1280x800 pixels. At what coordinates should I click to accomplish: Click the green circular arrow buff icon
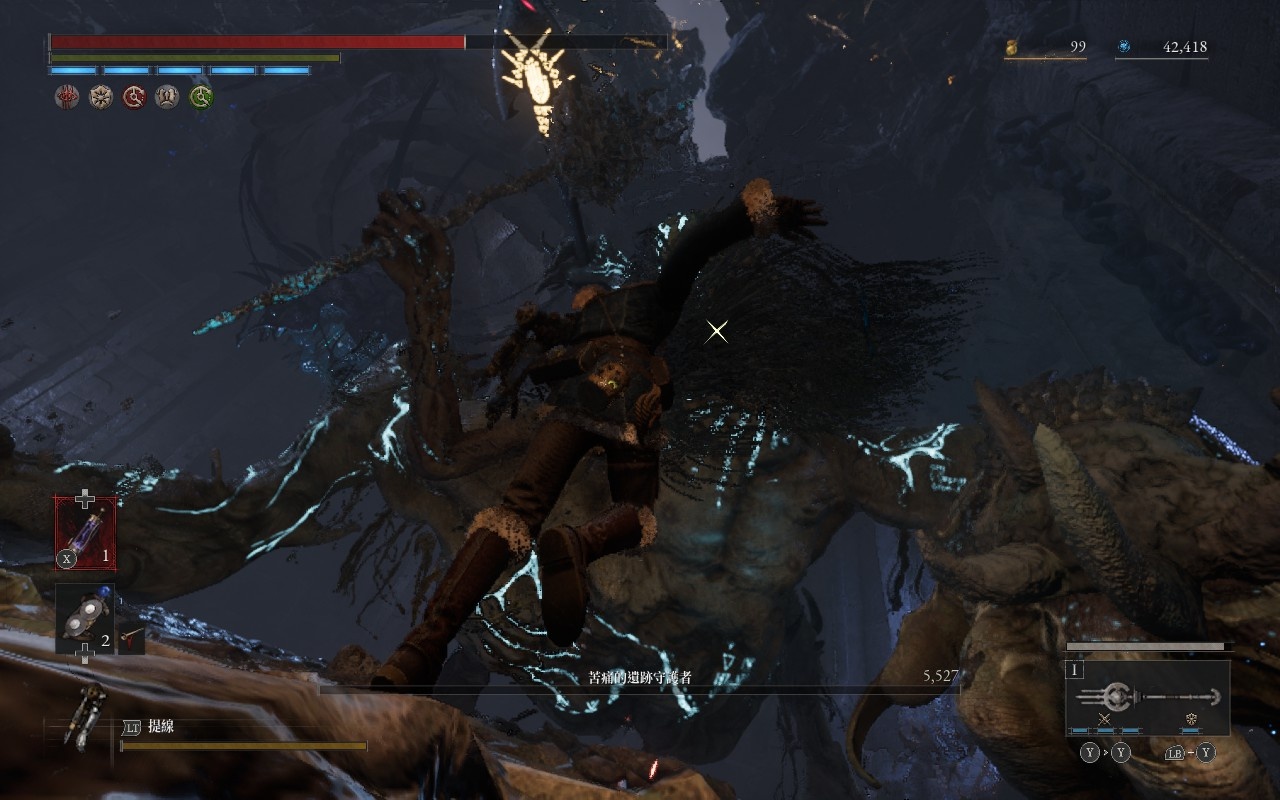pyautogui.click(x=202, y=97)
